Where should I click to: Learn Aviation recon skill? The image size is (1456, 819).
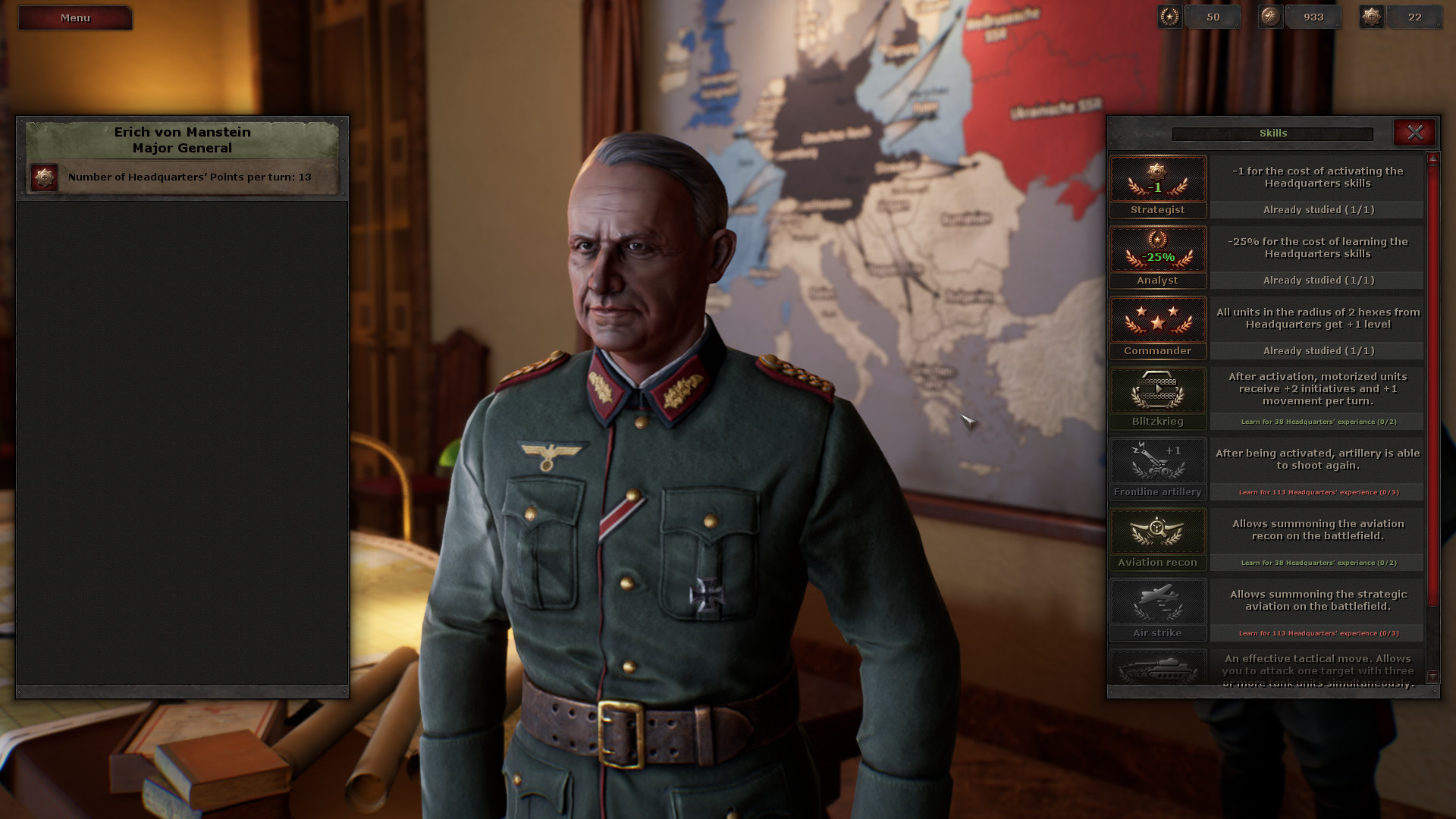pyautogui.click(x=1317, y=563)
